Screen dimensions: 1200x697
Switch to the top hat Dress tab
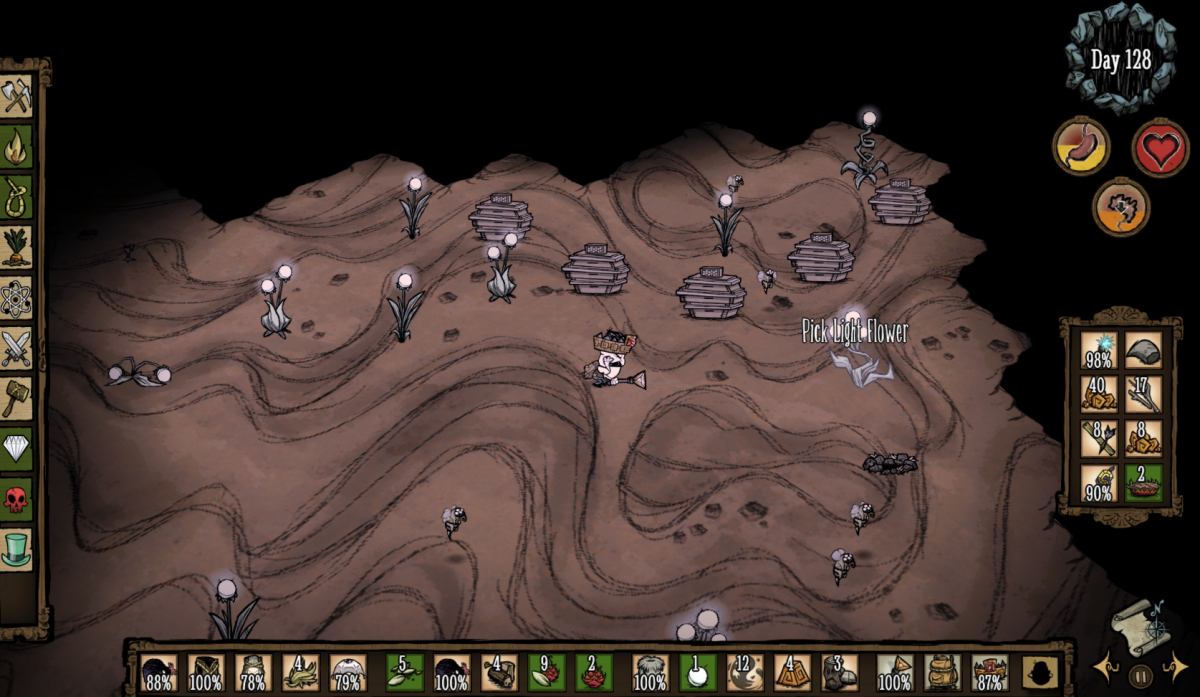[x=17, y=549]
